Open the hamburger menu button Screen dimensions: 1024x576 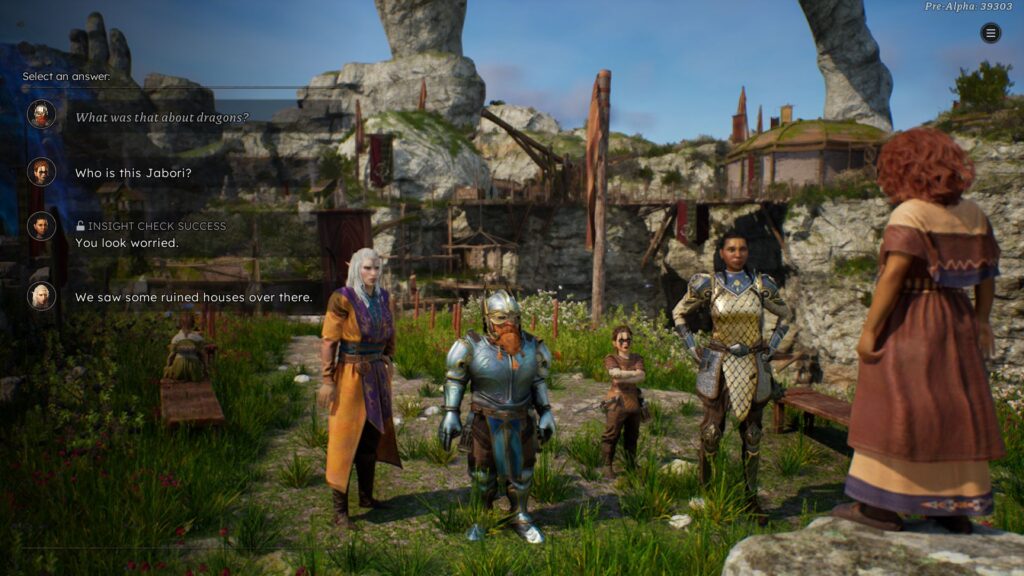[x=990, y=33]
